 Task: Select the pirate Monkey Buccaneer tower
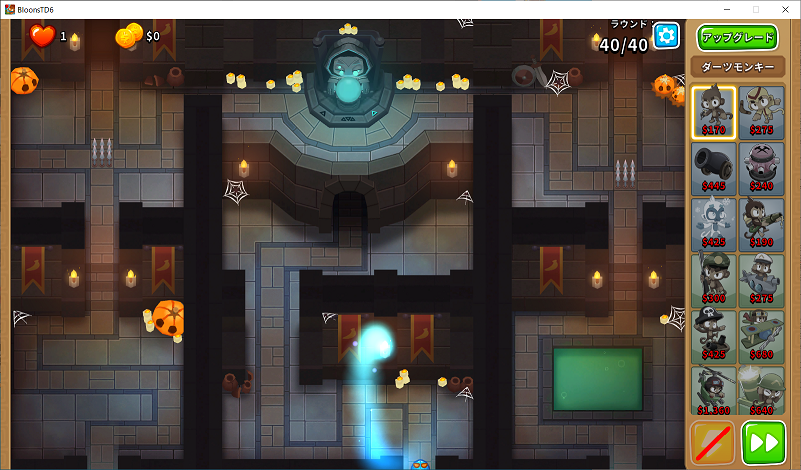coord(713,335)
